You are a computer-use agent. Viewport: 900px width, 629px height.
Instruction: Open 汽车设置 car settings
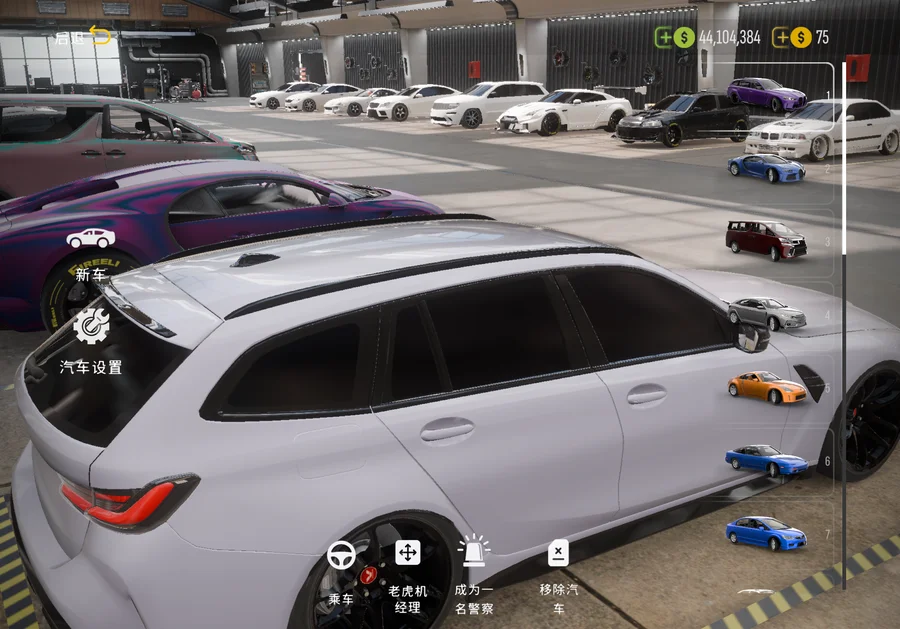tap(91, 340)
